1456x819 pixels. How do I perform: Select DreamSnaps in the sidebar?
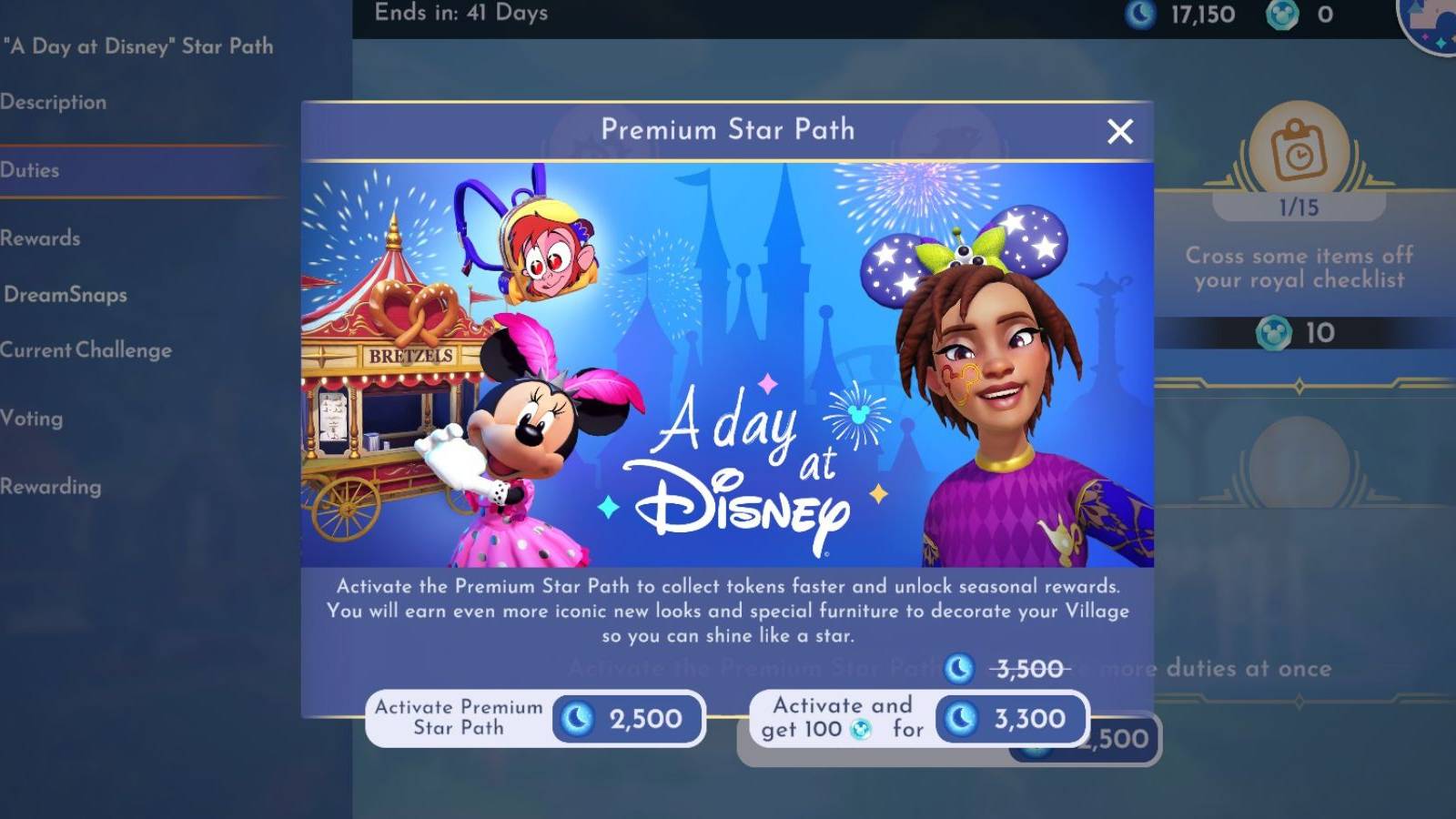pyautogui.click(x=64, y=294)
